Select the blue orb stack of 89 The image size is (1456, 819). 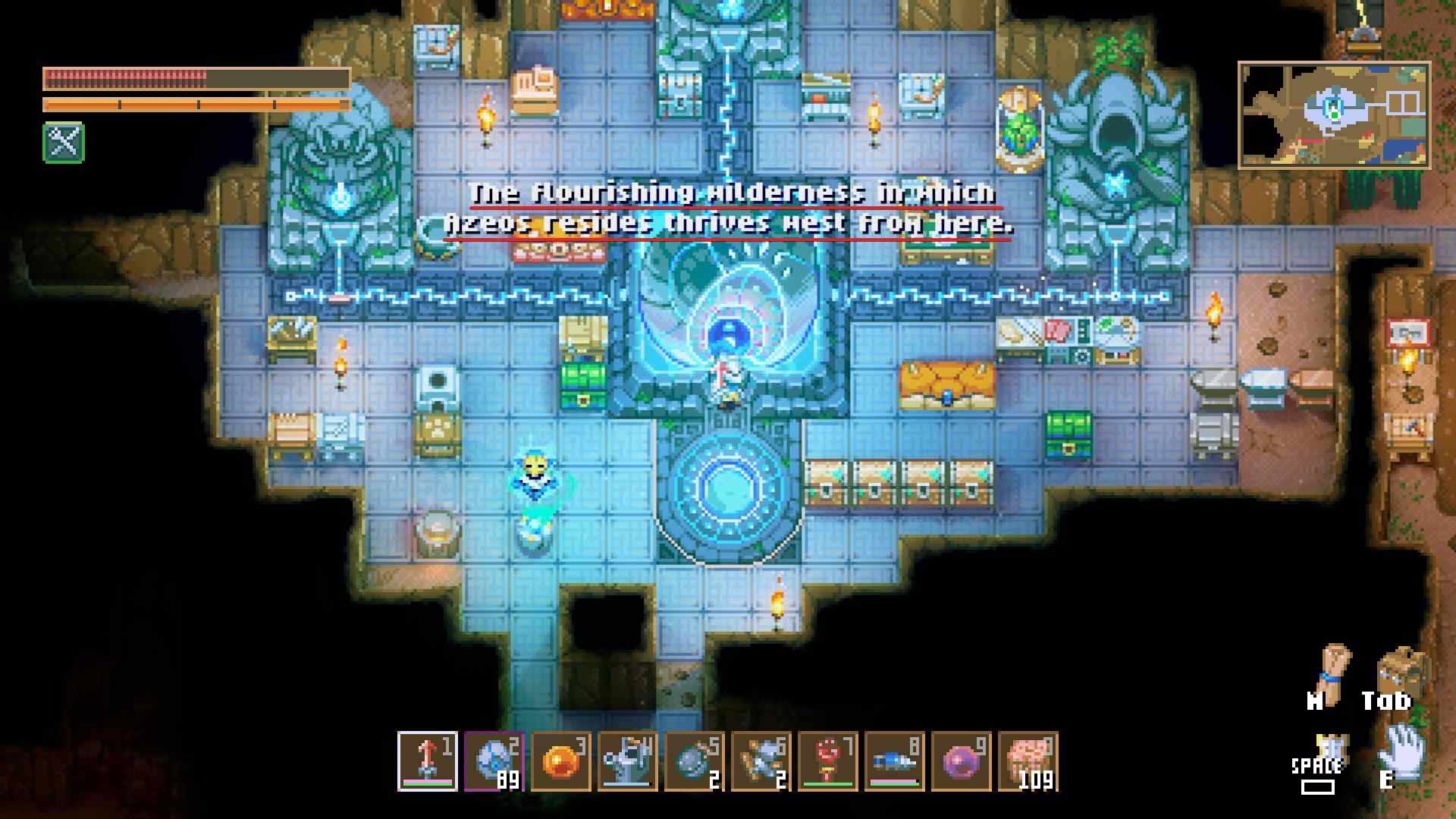pos(494,761)
